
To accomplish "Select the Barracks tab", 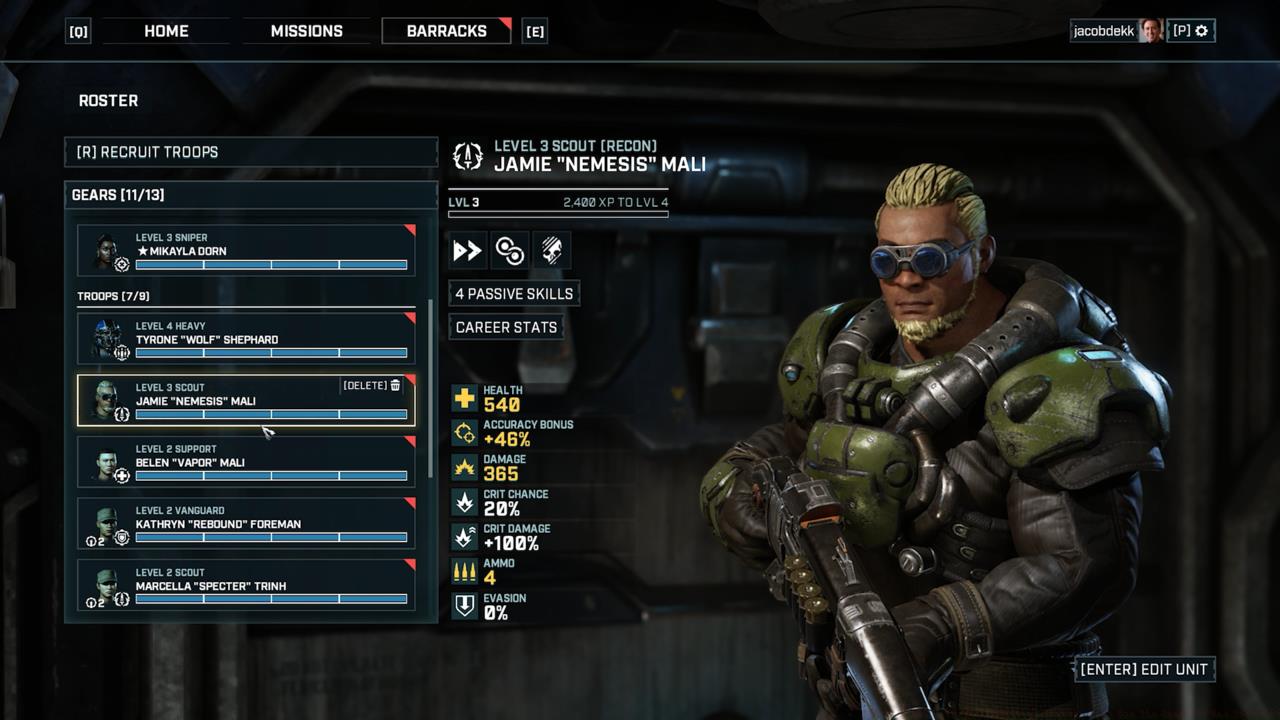I will pyautogui.click(x=446, y=31).
